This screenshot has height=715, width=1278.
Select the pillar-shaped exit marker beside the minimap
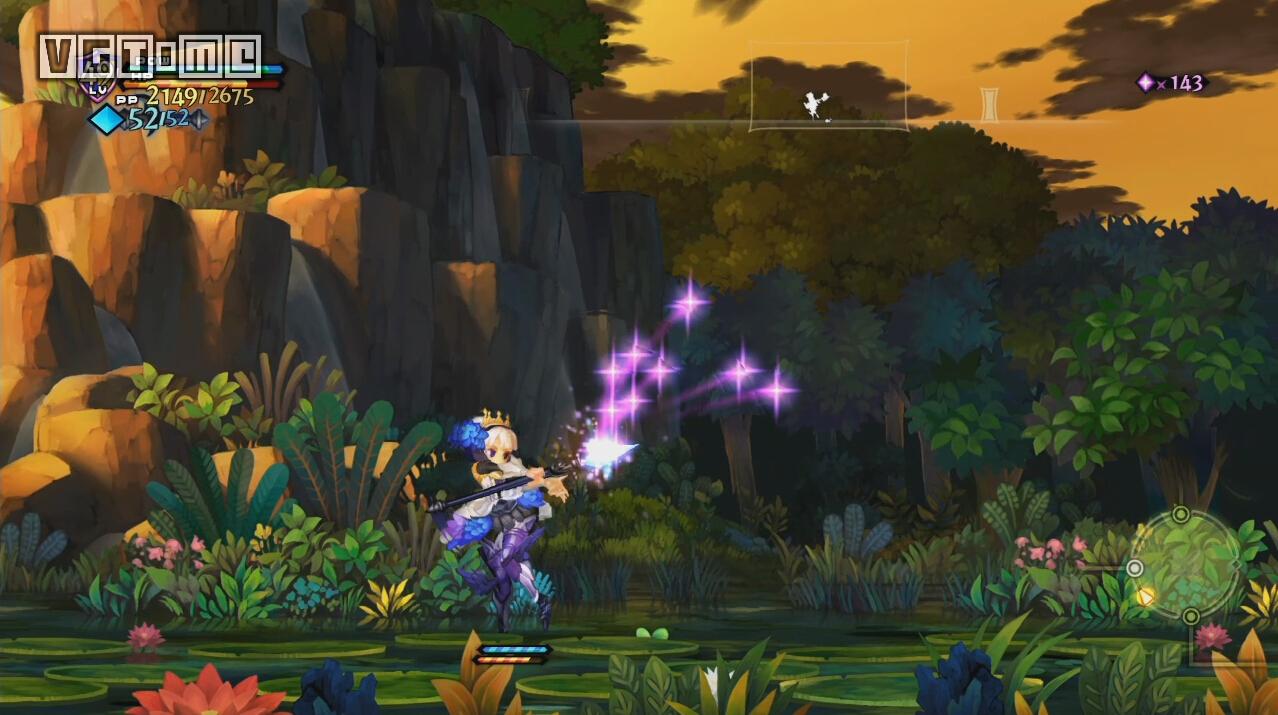tap(989, 104)
